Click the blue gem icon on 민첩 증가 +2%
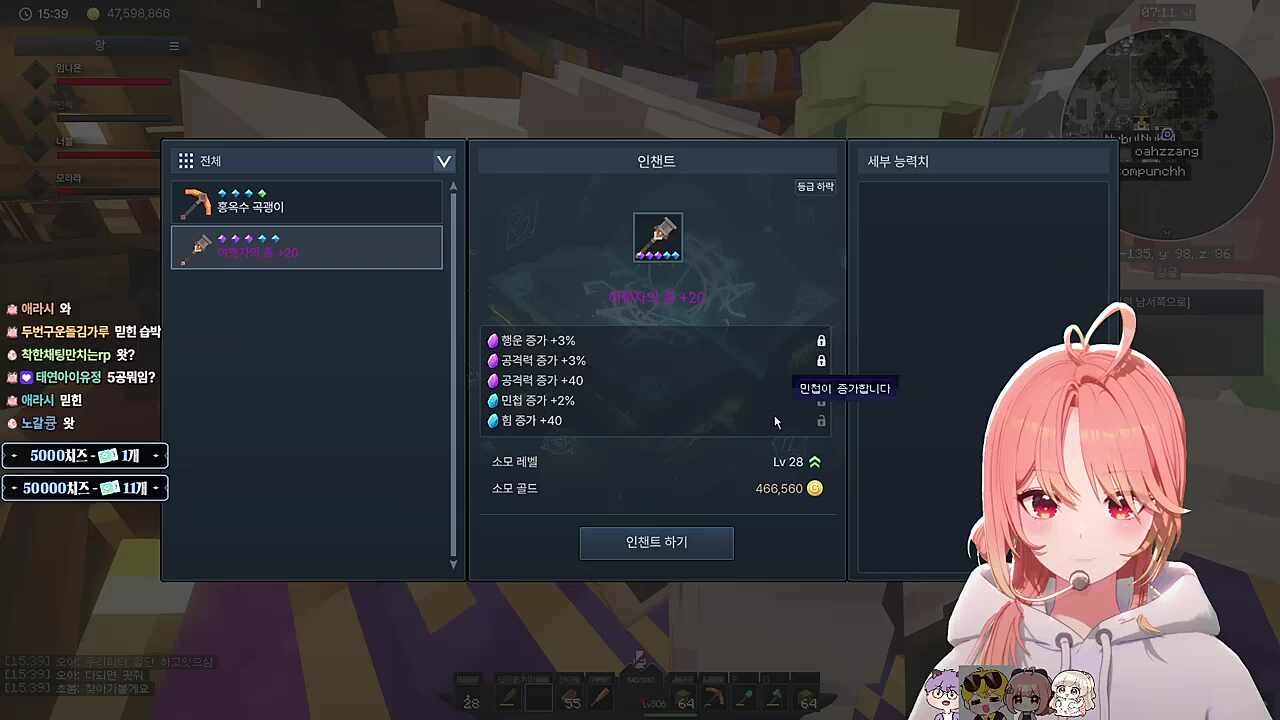 (x=493, y=400)
